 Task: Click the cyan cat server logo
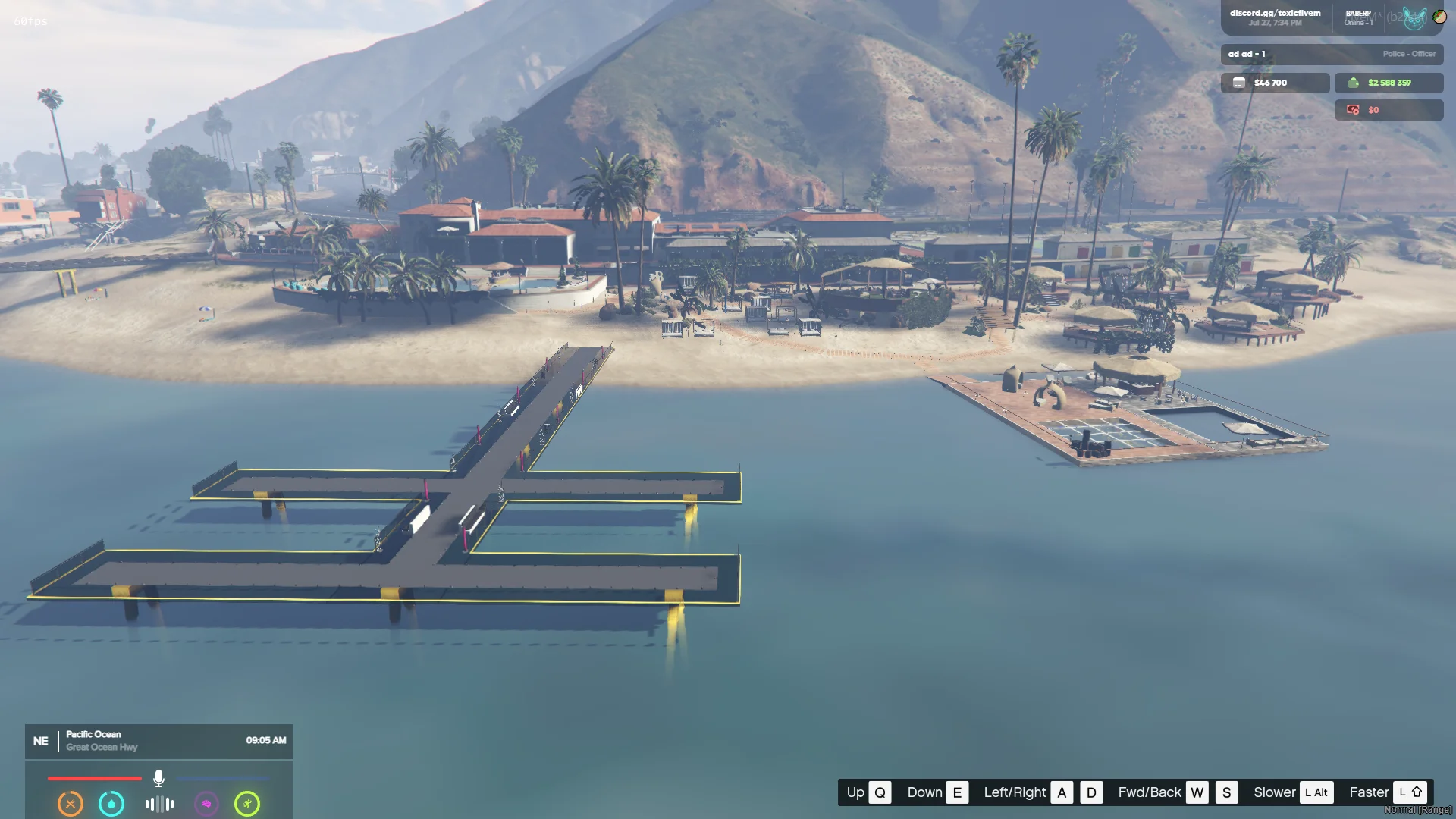pyautogui.click(x=1414, y=17)
